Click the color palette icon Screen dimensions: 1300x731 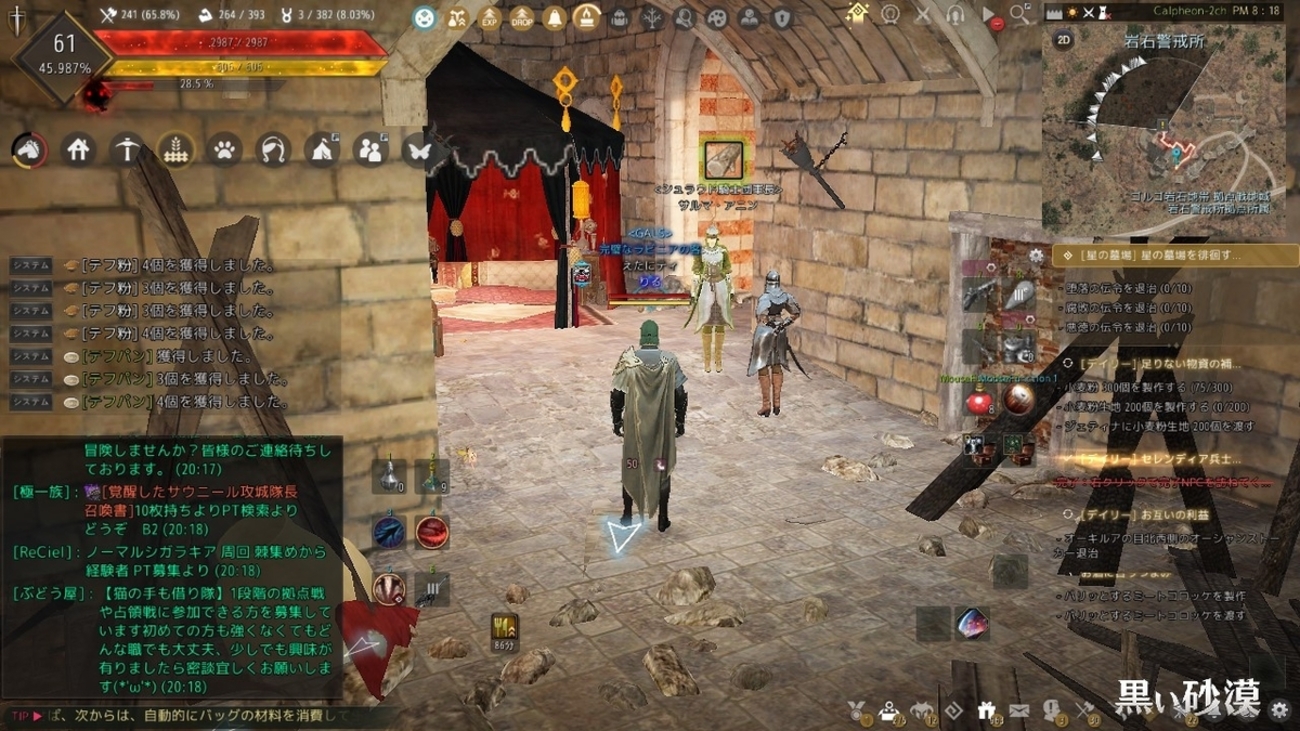(717, 17)
